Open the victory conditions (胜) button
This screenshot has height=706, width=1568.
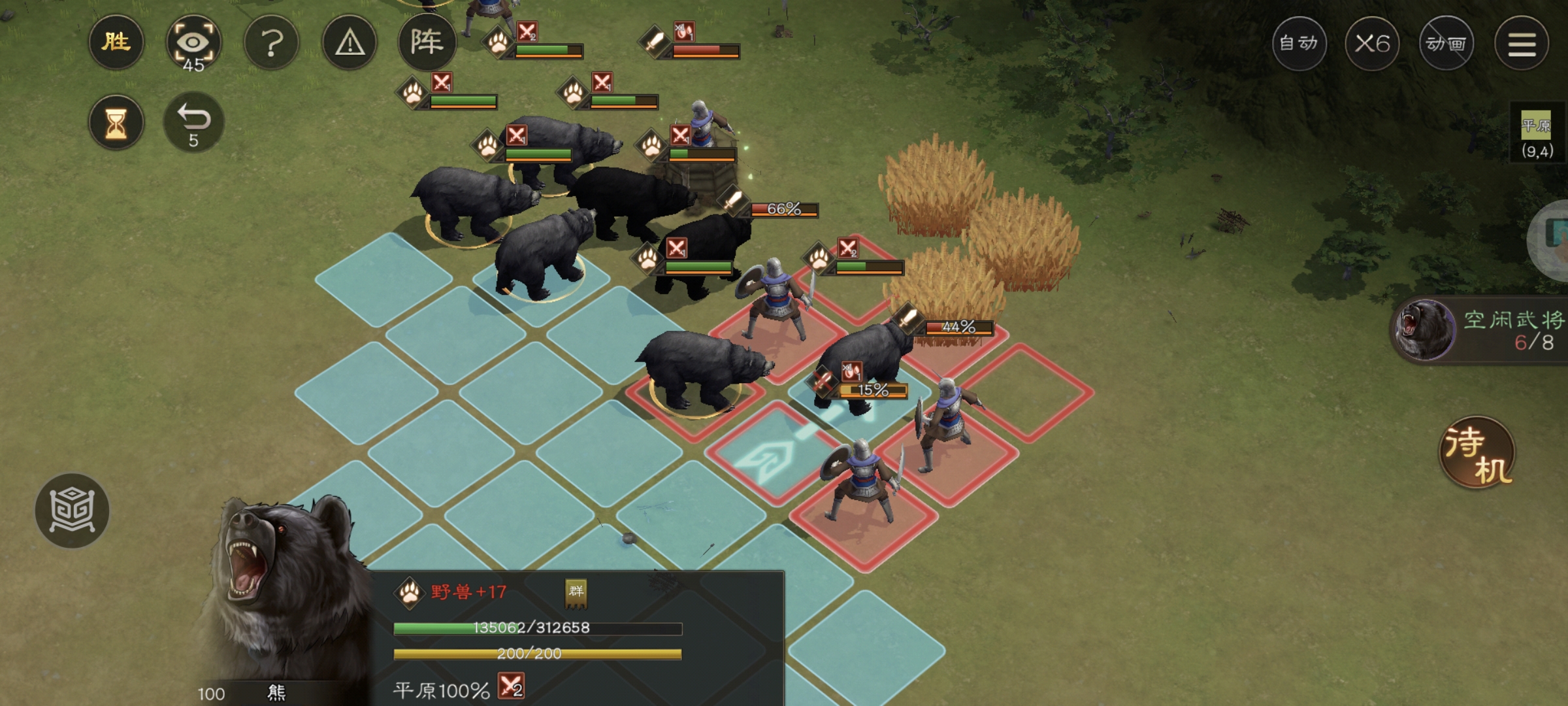116,43
